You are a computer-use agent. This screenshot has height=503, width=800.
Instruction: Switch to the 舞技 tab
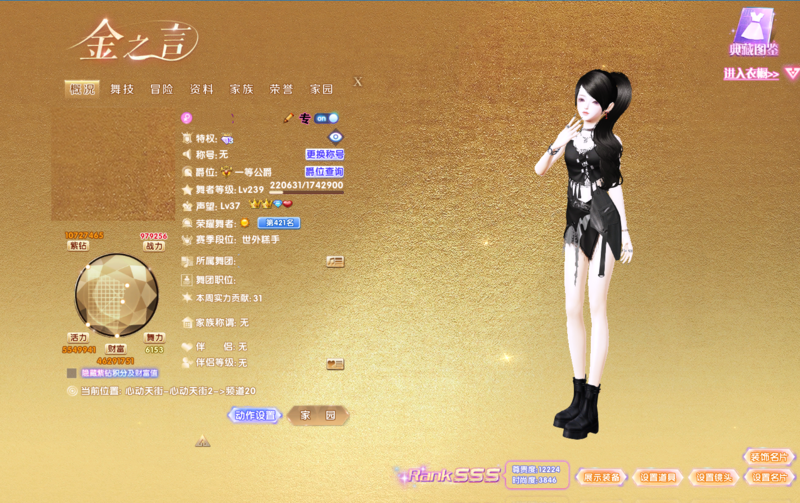pyautogui.click(x=122, y=89)
